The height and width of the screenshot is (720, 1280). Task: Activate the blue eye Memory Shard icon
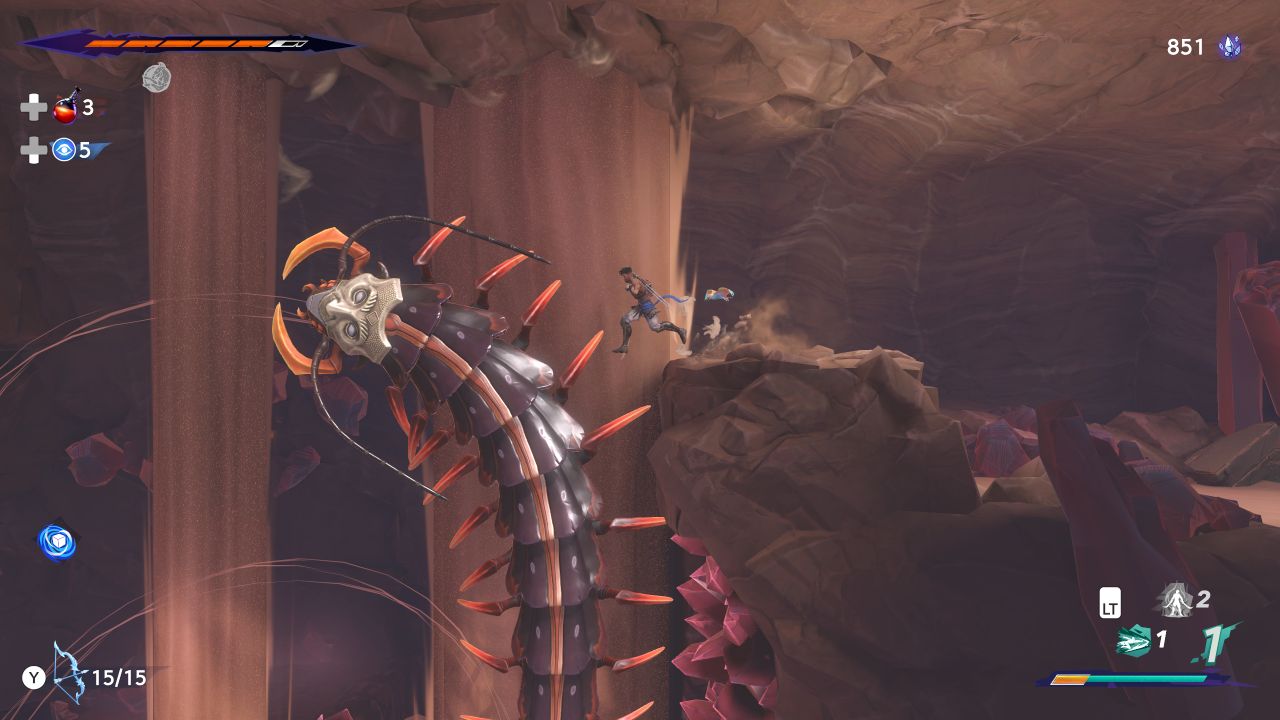point(64,150)
